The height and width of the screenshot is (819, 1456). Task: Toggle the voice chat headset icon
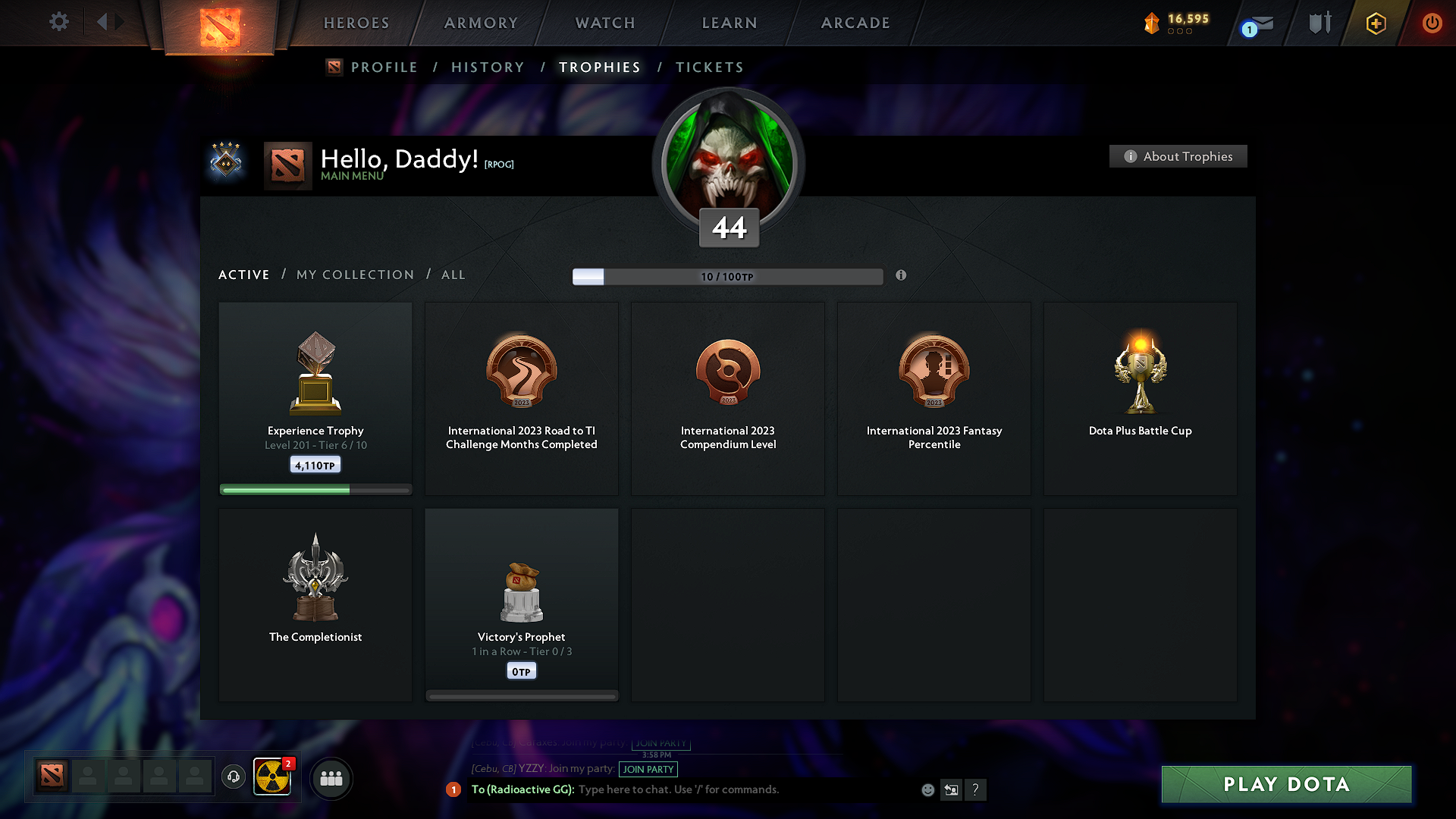[x=233, y=777]
